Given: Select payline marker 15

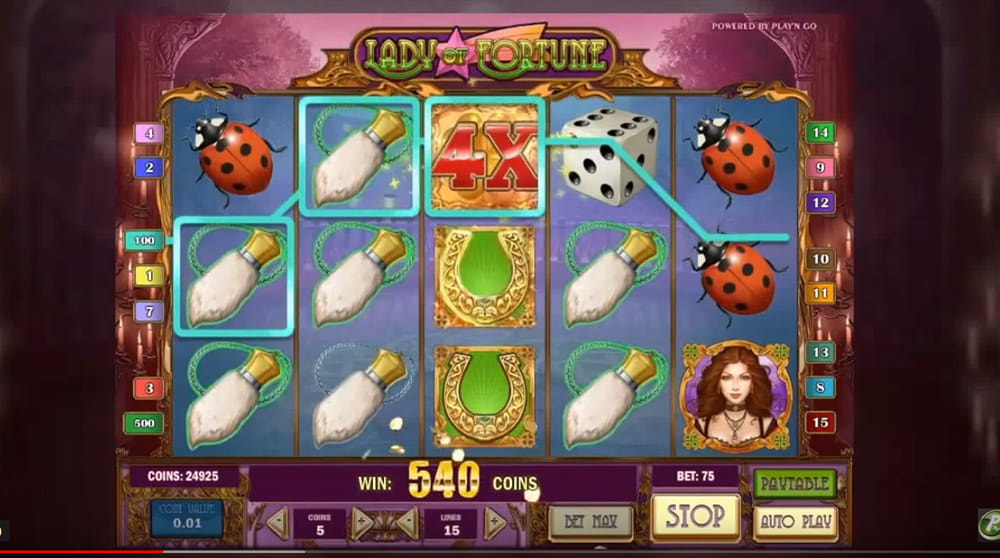Looking at the screenshot, I should [x=820, y=422].
